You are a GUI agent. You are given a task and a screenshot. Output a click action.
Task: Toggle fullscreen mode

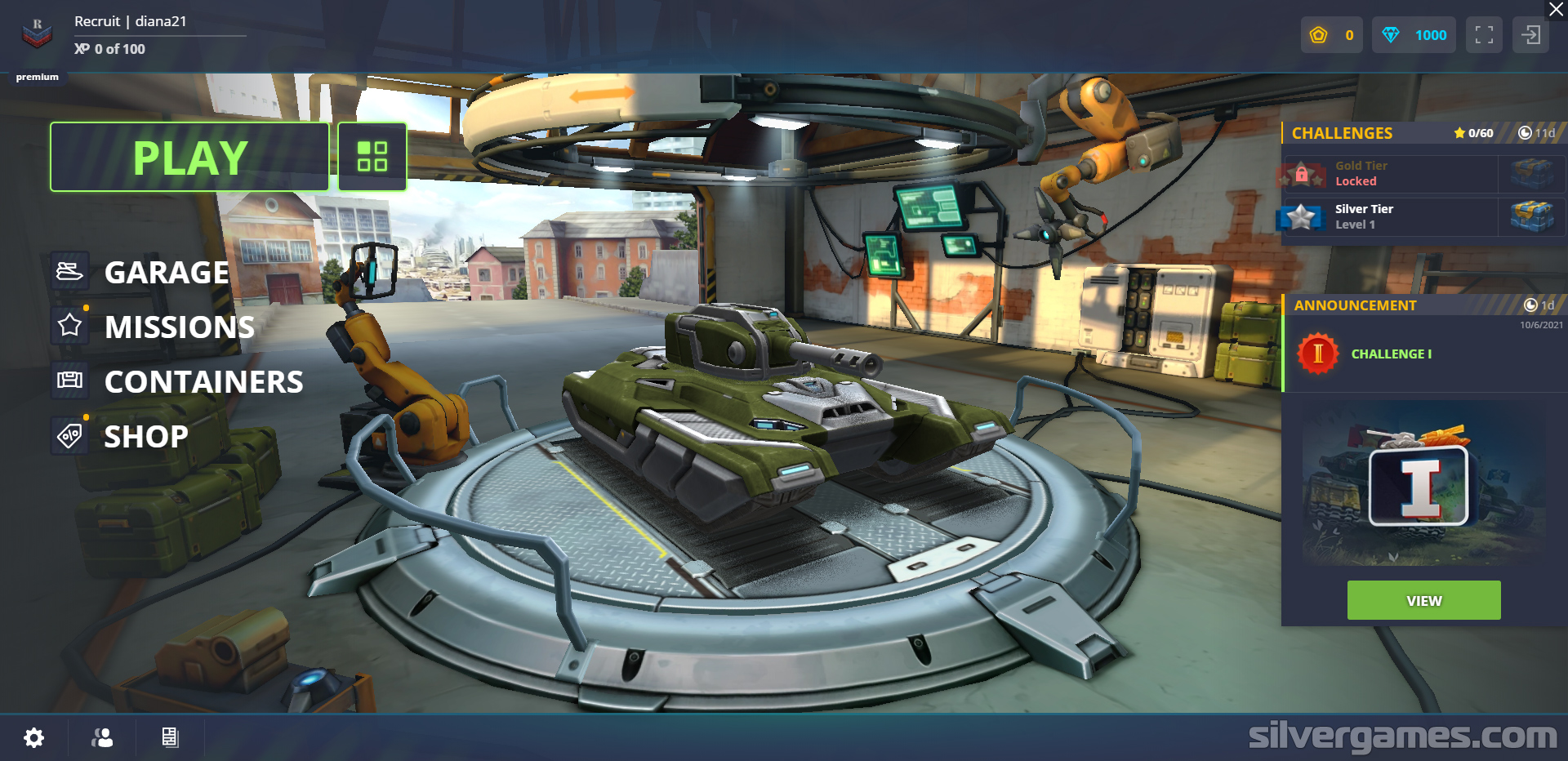click(x=1484, y=34)
